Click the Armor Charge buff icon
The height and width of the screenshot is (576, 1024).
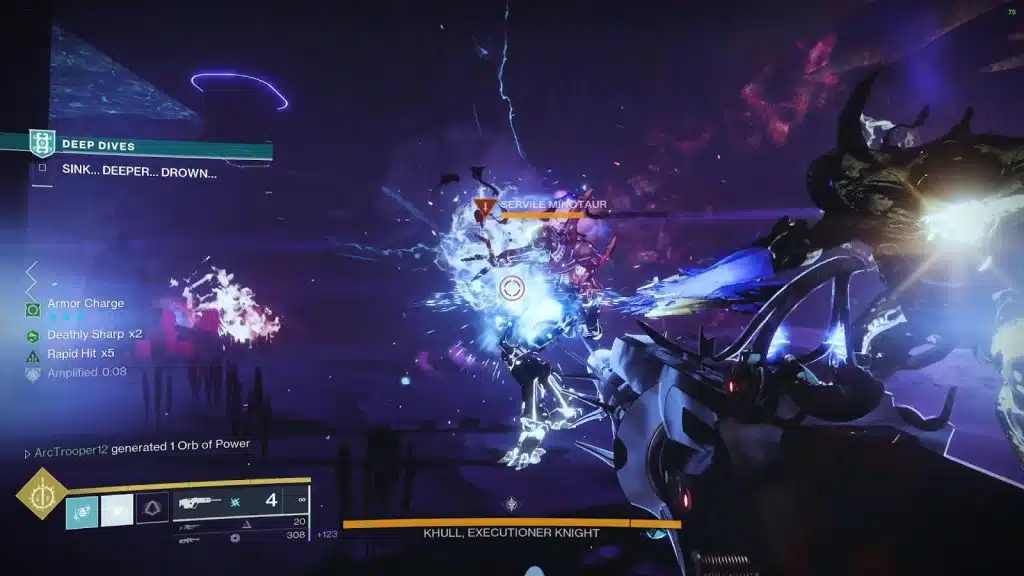coord(32,308)
